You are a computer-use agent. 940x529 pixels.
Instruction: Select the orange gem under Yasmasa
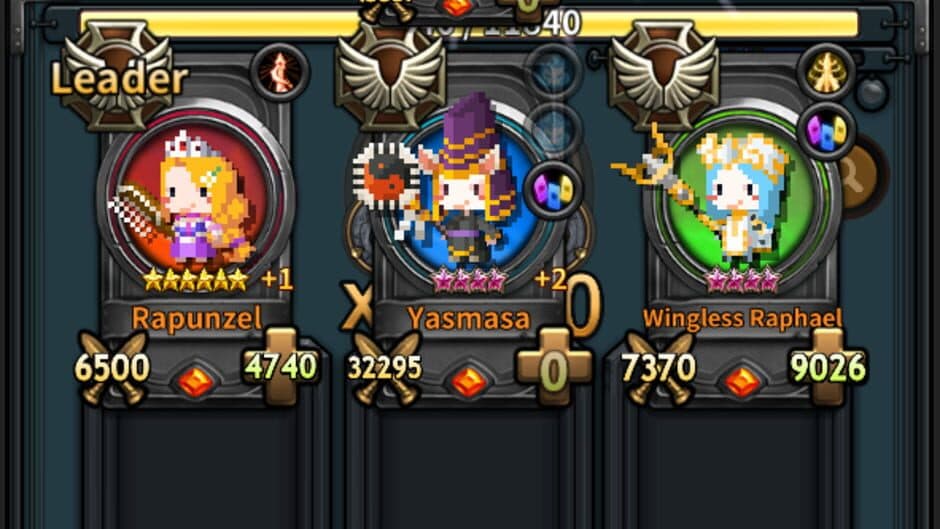click(467, 382)
